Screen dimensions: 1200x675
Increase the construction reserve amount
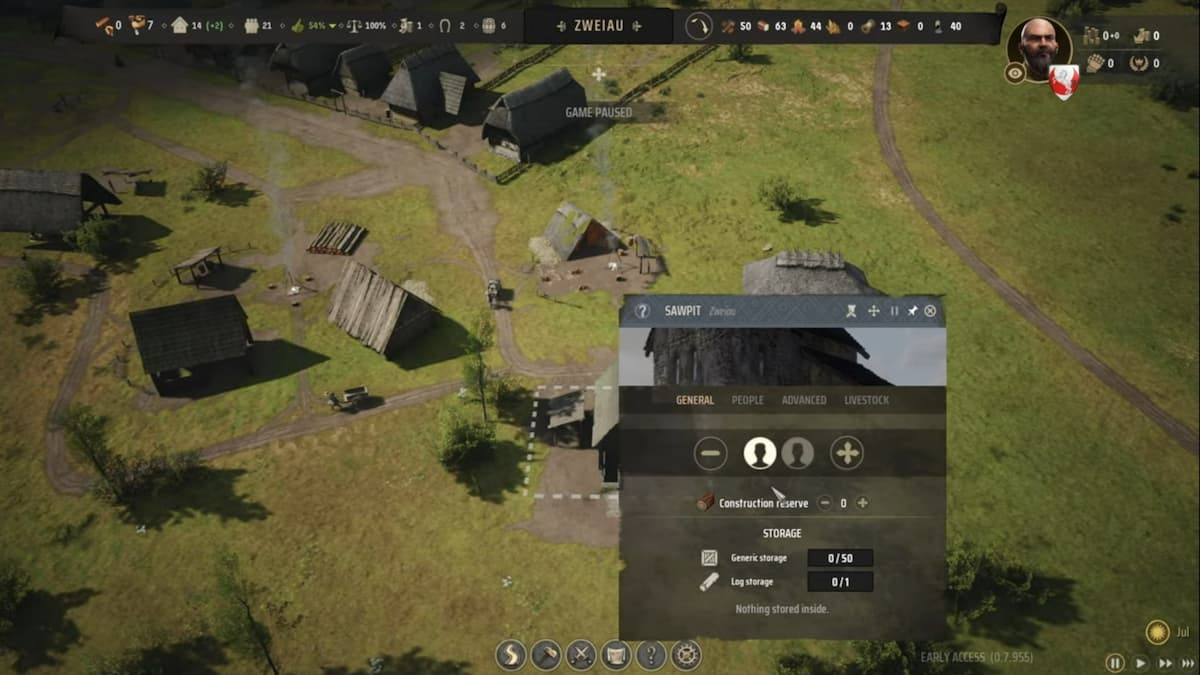click(862, 503)
